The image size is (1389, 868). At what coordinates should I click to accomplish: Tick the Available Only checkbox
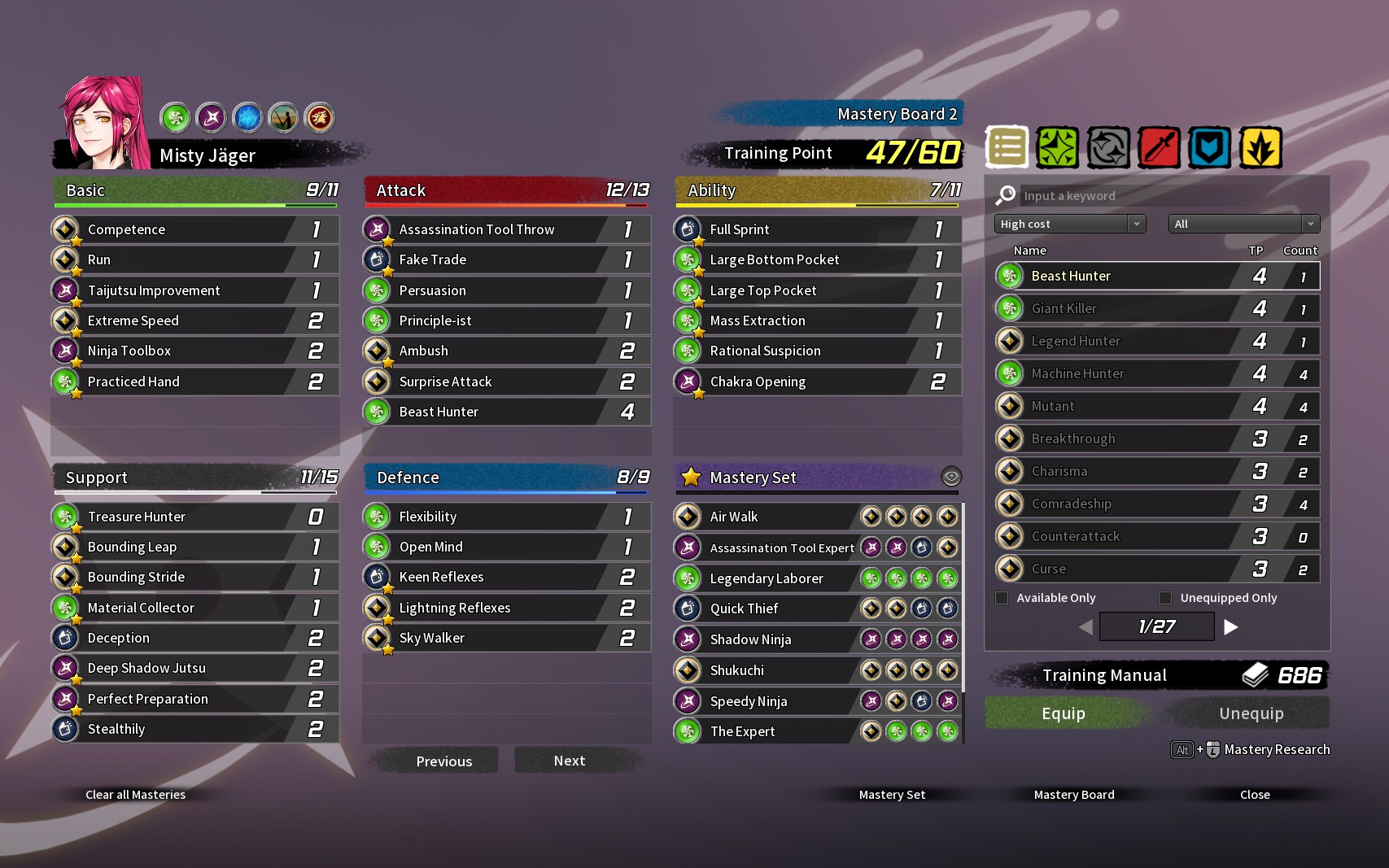[x=1002, y=598]
